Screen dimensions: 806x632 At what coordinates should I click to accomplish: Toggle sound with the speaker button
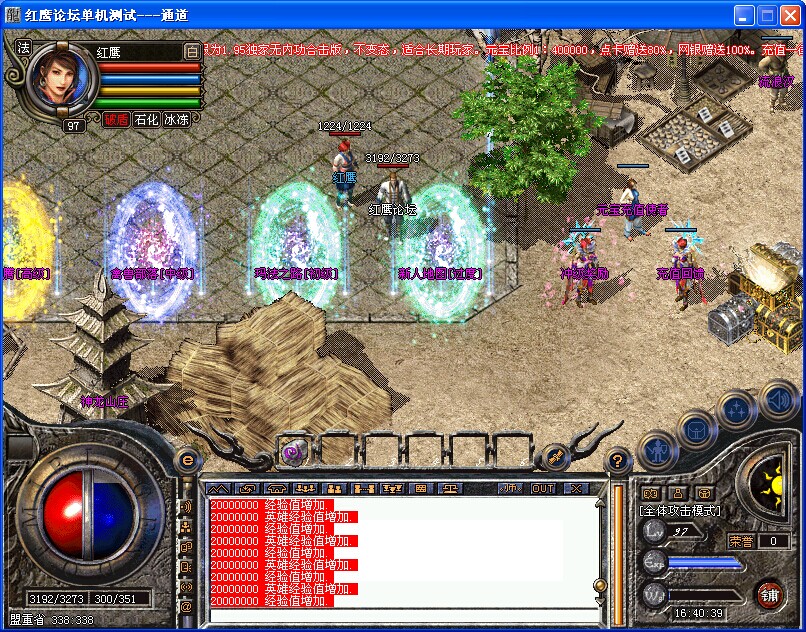pos(778,399)
